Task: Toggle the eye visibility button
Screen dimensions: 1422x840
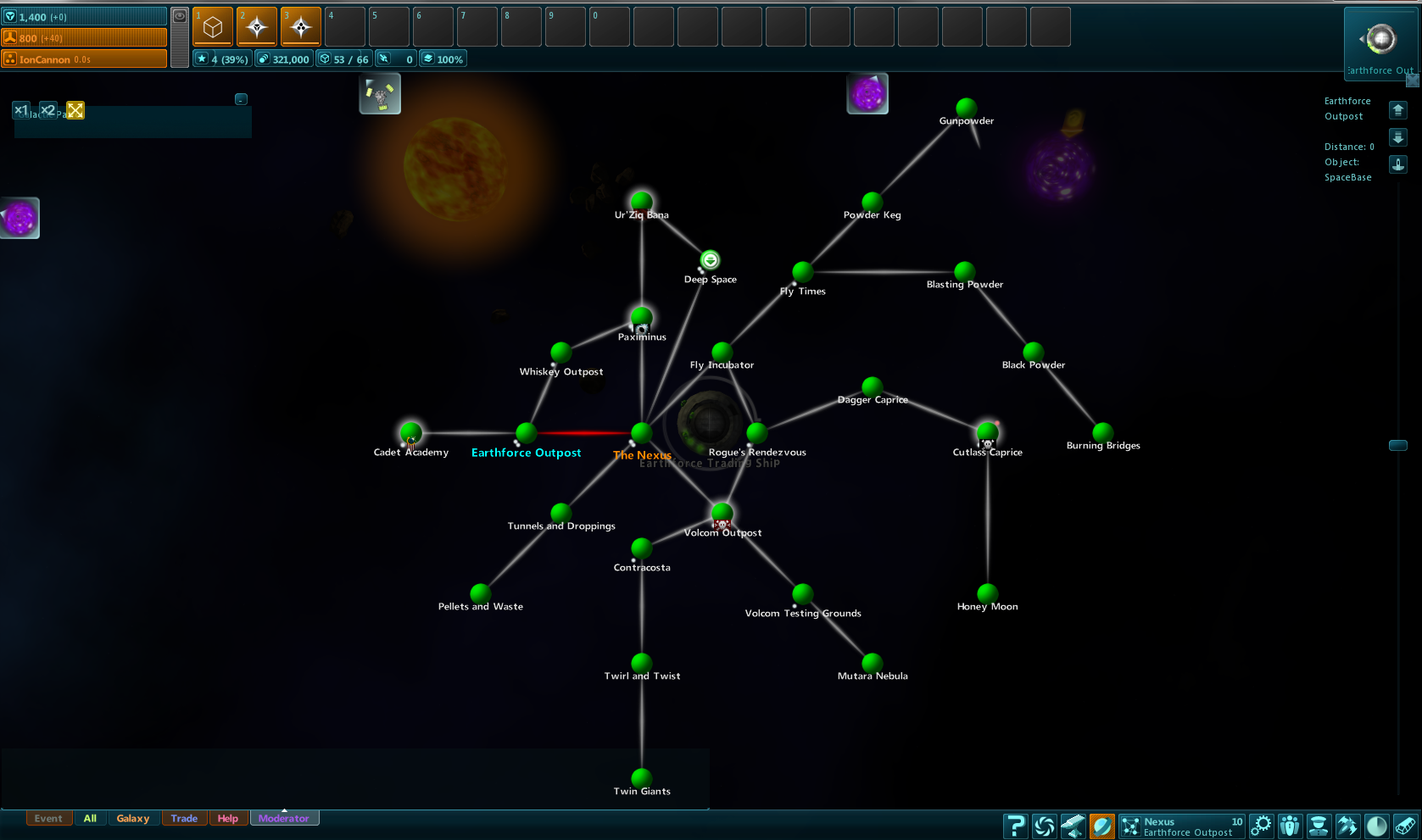Action: (x=180, y=16)
